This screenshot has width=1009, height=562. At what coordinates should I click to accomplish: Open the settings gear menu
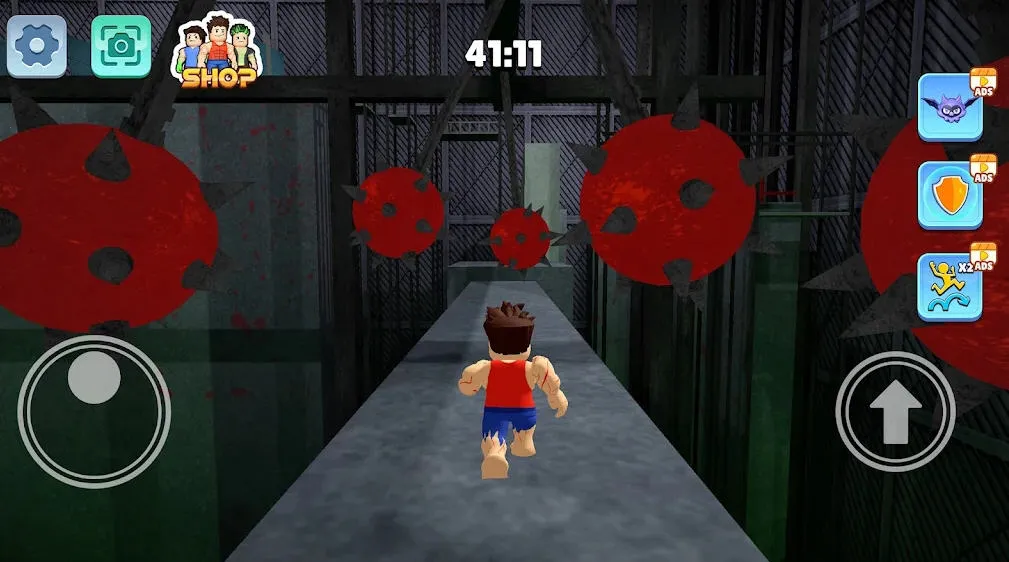point(37,46)
